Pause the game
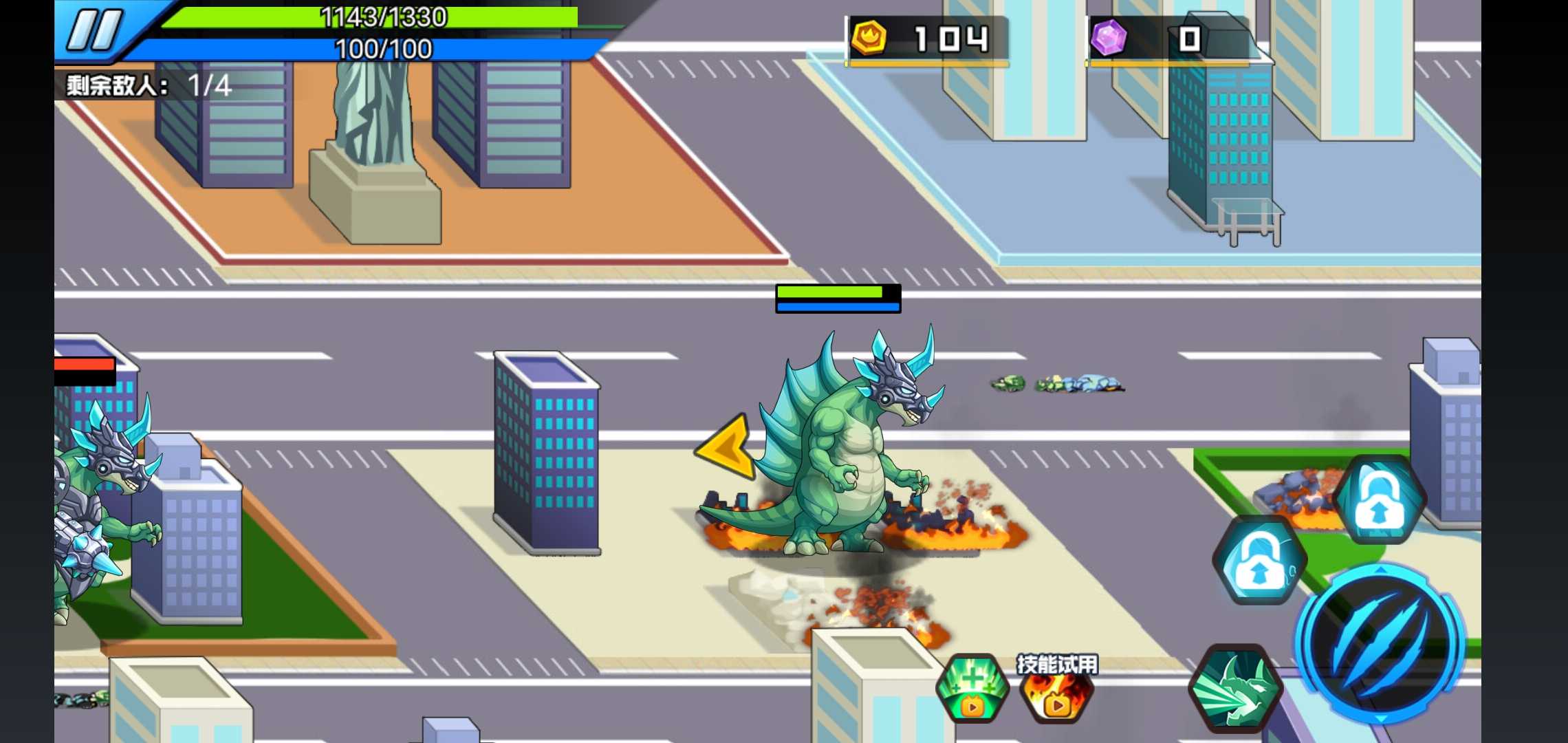 click(95, 30)
